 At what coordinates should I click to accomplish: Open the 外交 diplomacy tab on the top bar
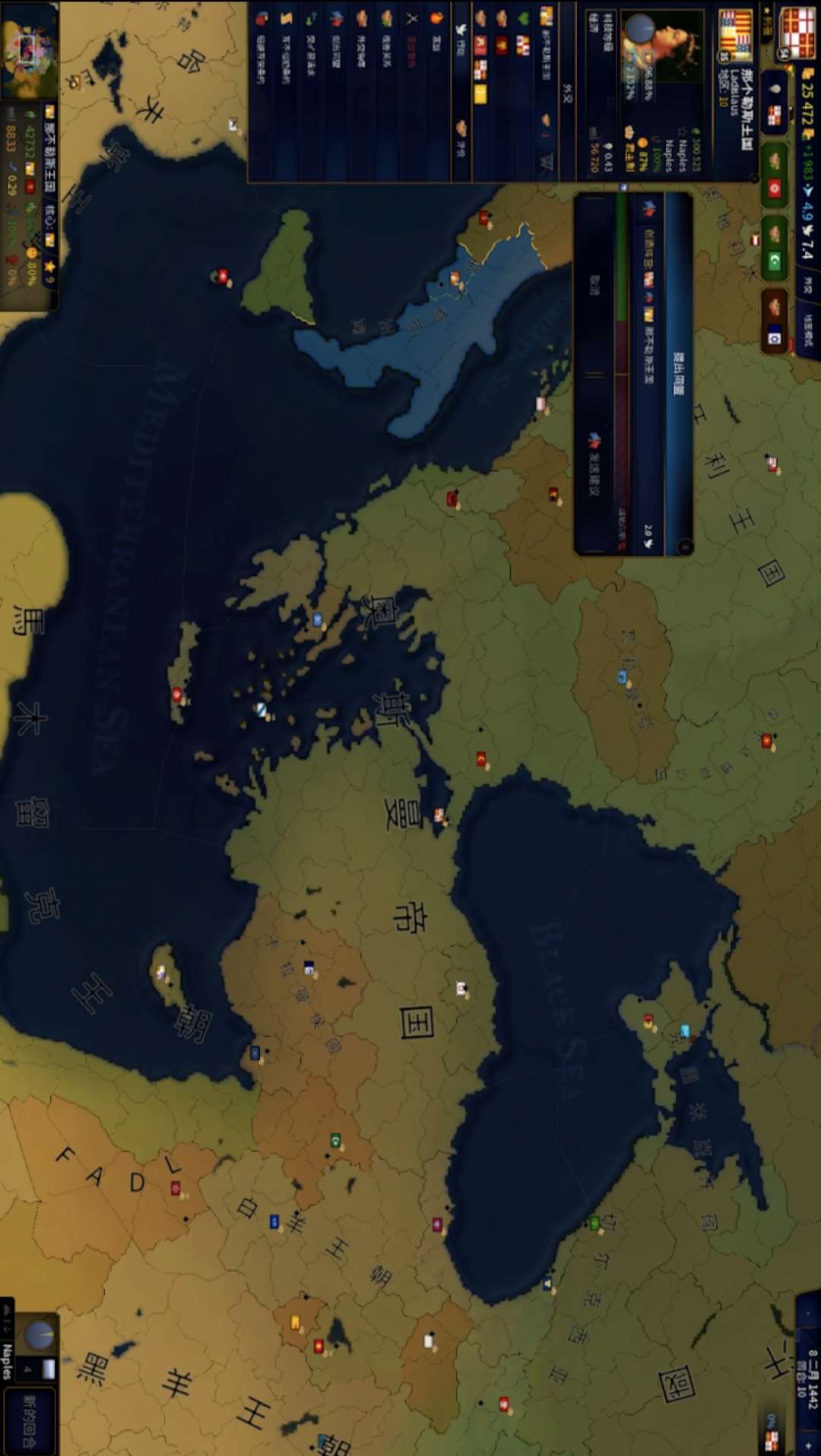tap(807, 286)
